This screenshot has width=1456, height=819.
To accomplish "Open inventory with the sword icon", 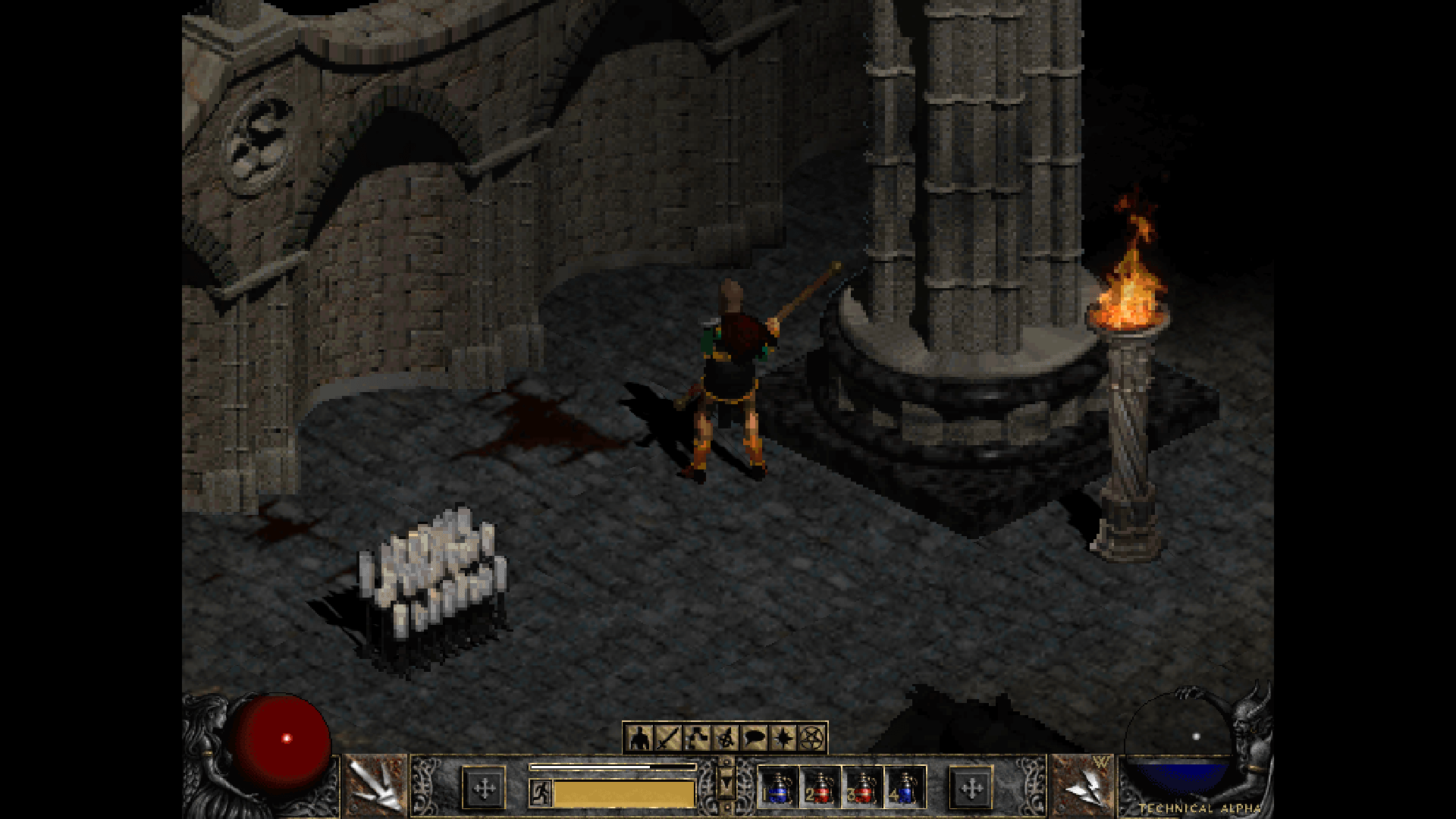I will [668, 737].
